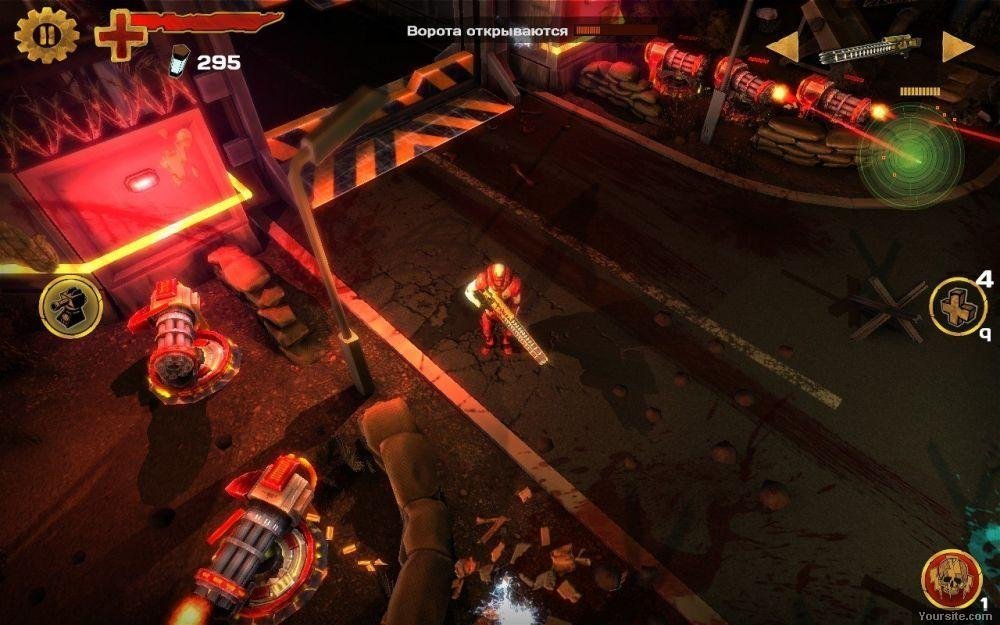The width and height of the screenshot is (1000, 625).
Task: Switch to the previous weapon with left arrow
Action: point(782,47)
